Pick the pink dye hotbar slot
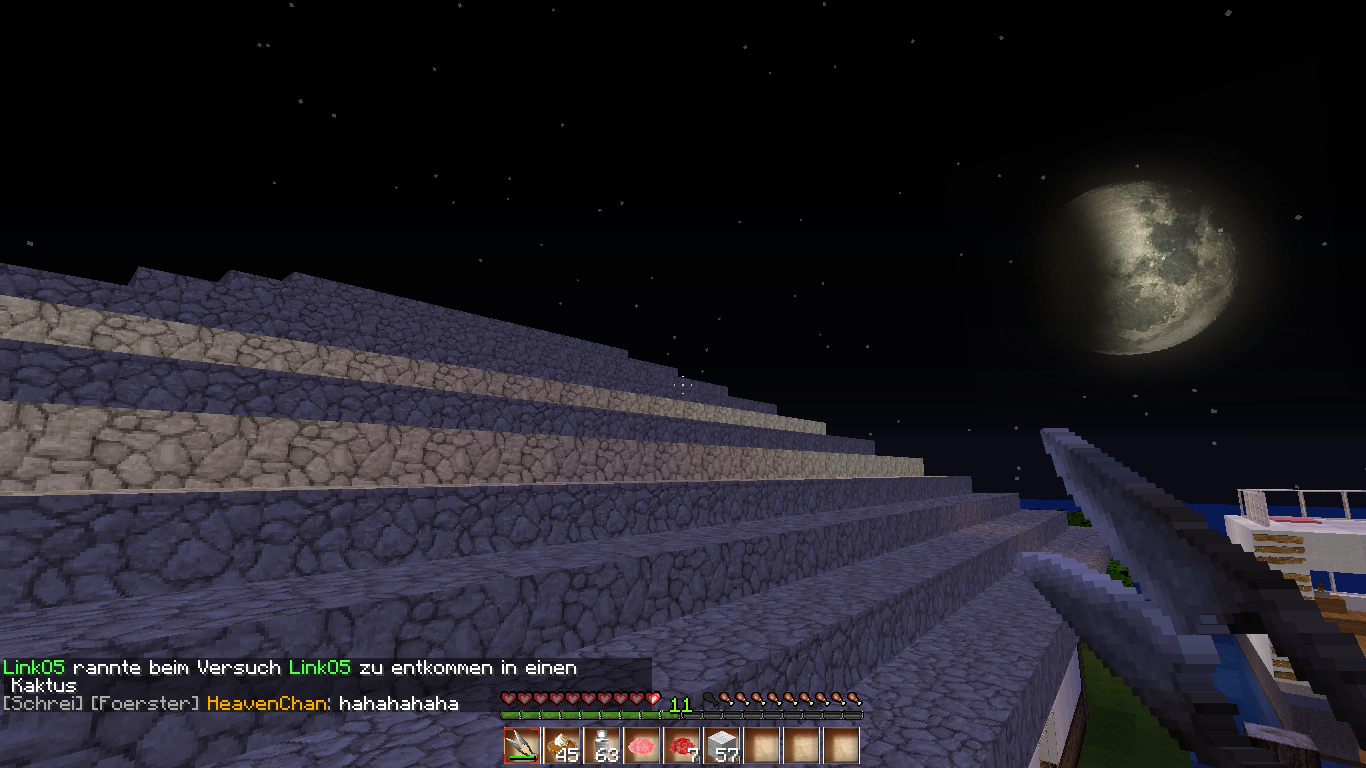 (x=642, y=746)
